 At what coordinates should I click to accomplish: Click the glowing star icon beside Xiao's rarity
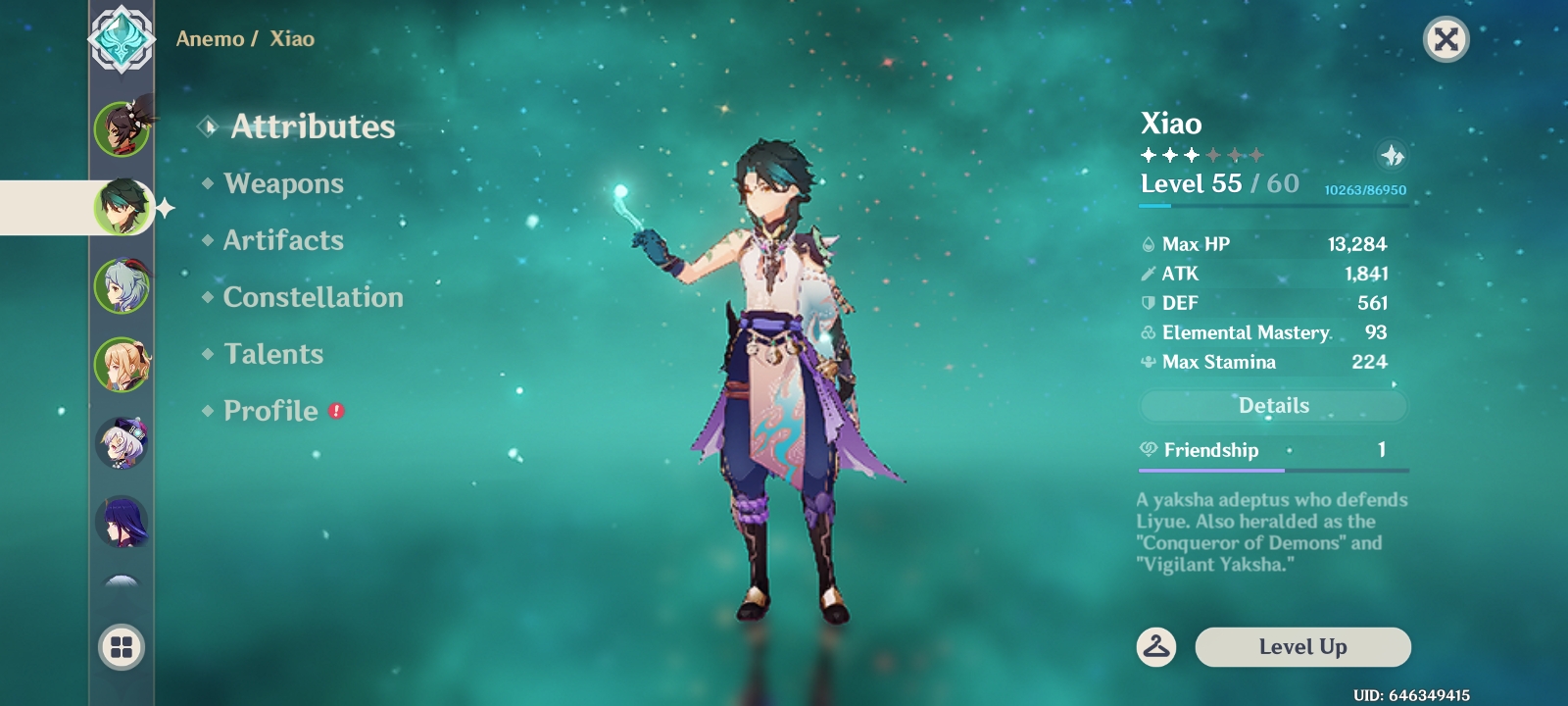tap(1394, 156)
